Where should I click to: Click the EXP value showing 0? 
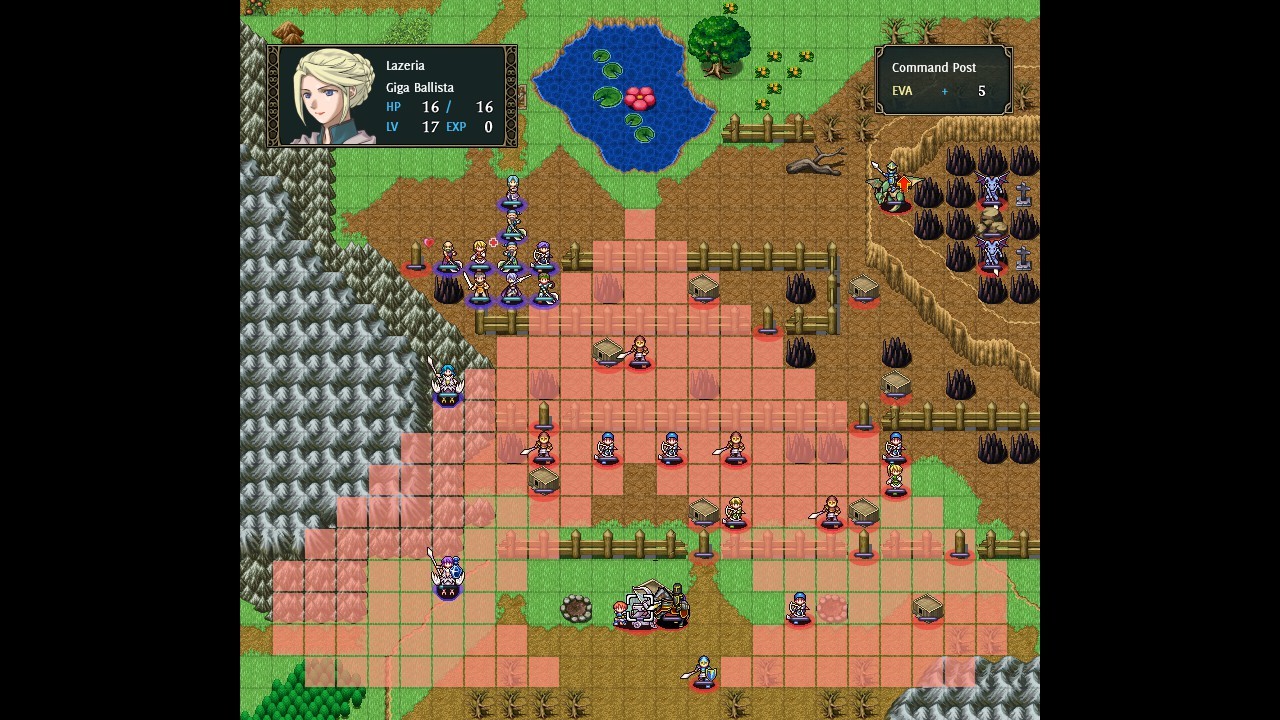coord(489,127)
